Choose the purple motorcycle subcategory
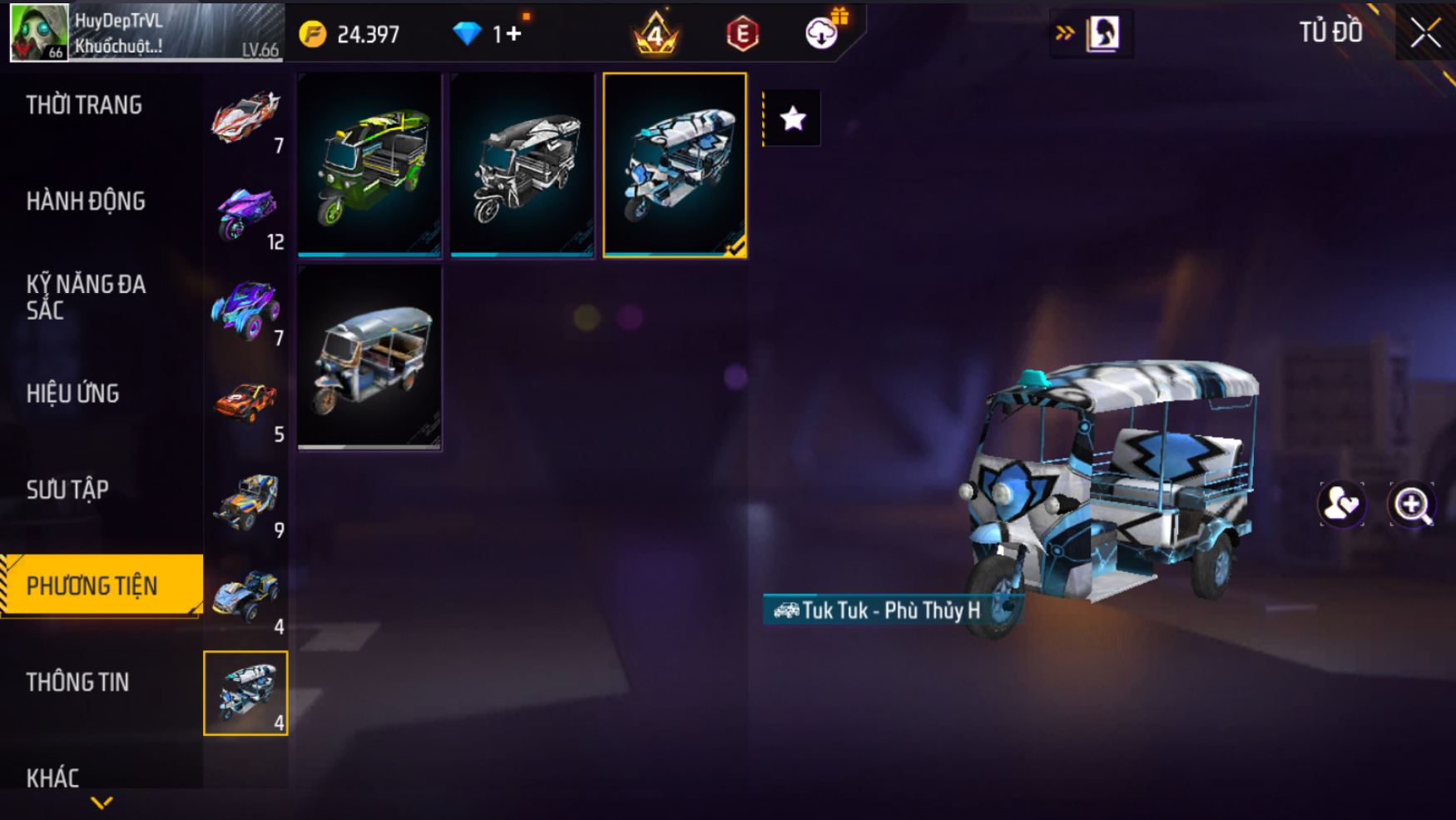Image resolution: width=1456 pixels, height=820 pixels. click(245, 213)
